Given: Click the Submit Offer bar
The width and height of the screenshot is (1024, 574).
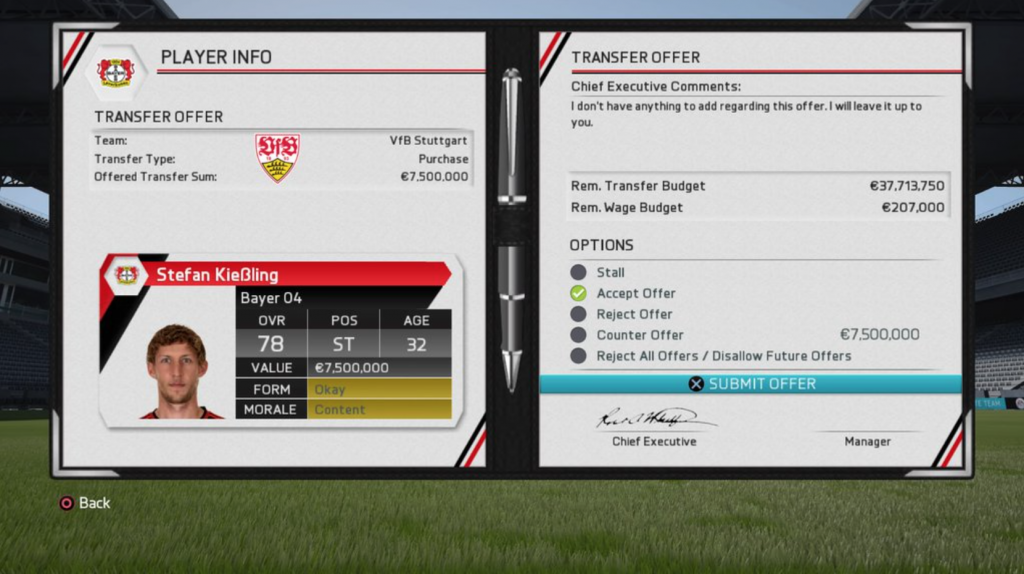Looking at the screenshot, I should [751, 384].
